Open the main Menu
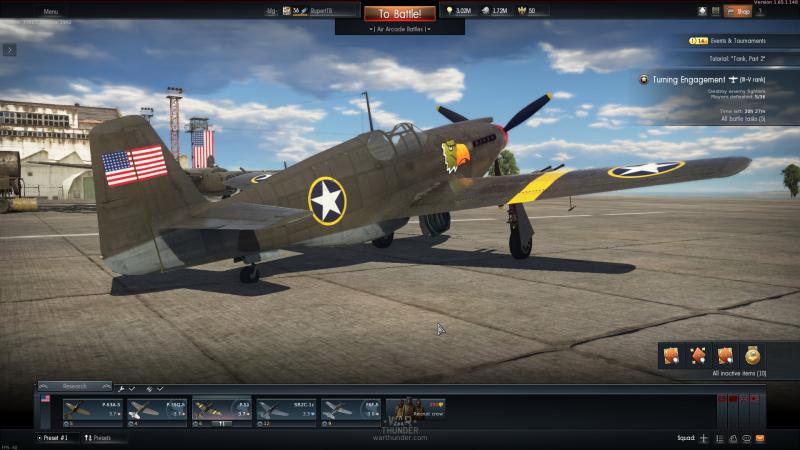The image size is (800, 450). pyautogui.click(x=50, y=11)
